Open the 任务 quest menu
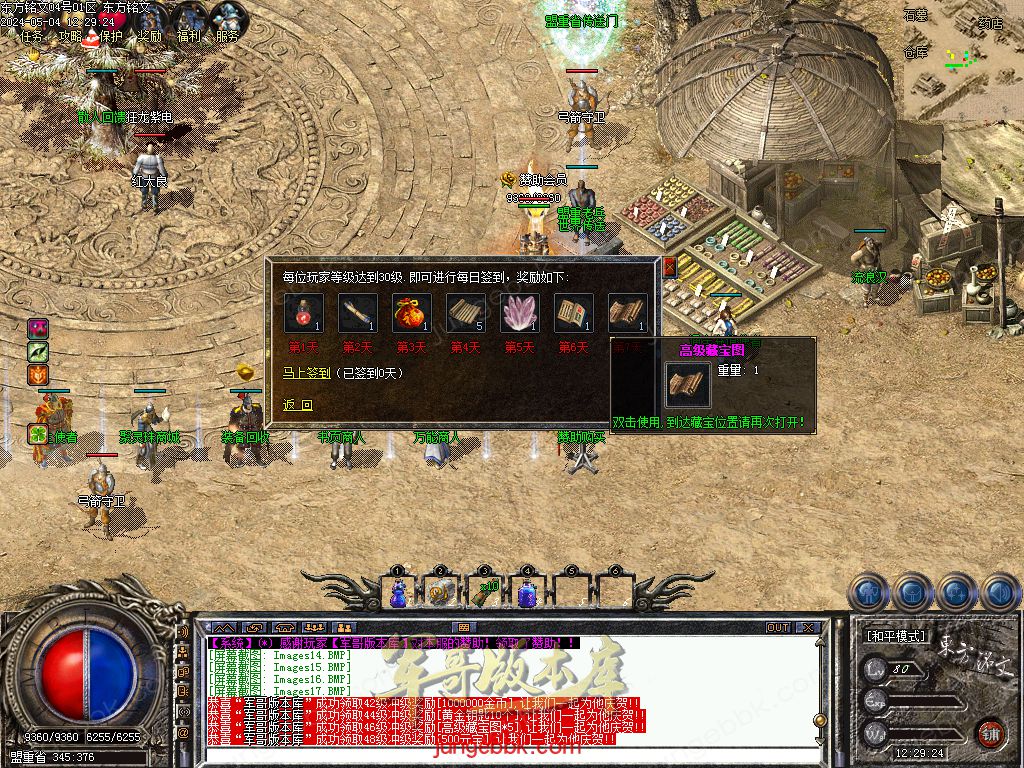The image size is (1024, 768). pyautogui.click(x=32, y=36)
